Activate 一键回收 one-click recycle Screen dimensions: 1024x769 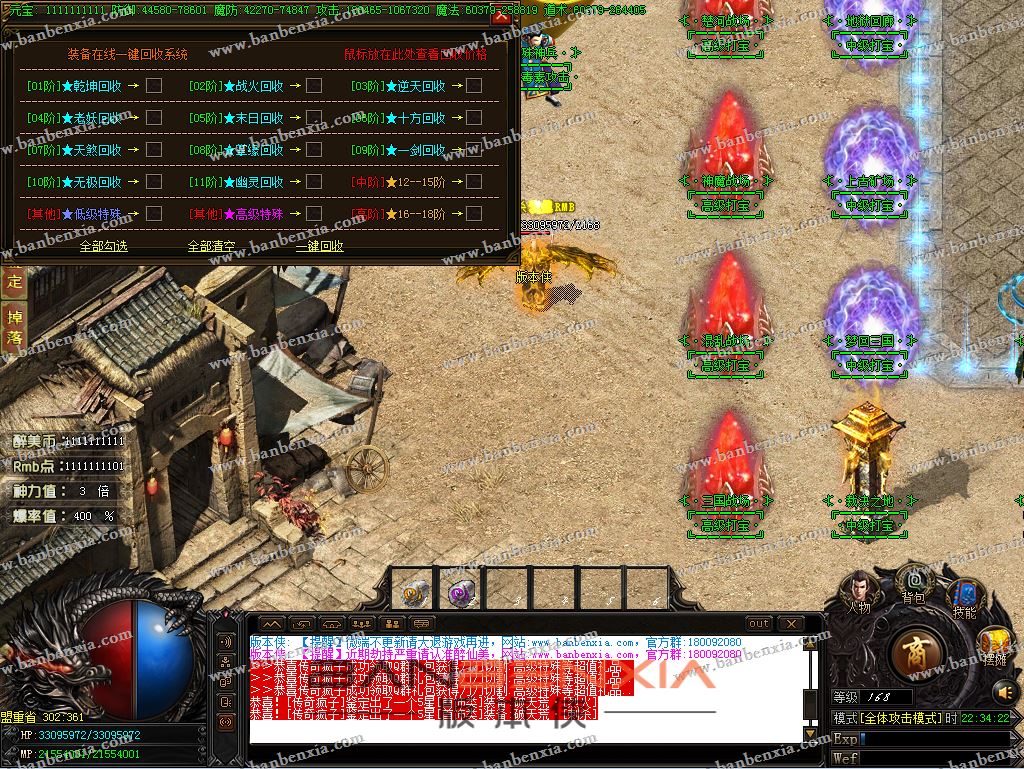[x=320, y=245]
